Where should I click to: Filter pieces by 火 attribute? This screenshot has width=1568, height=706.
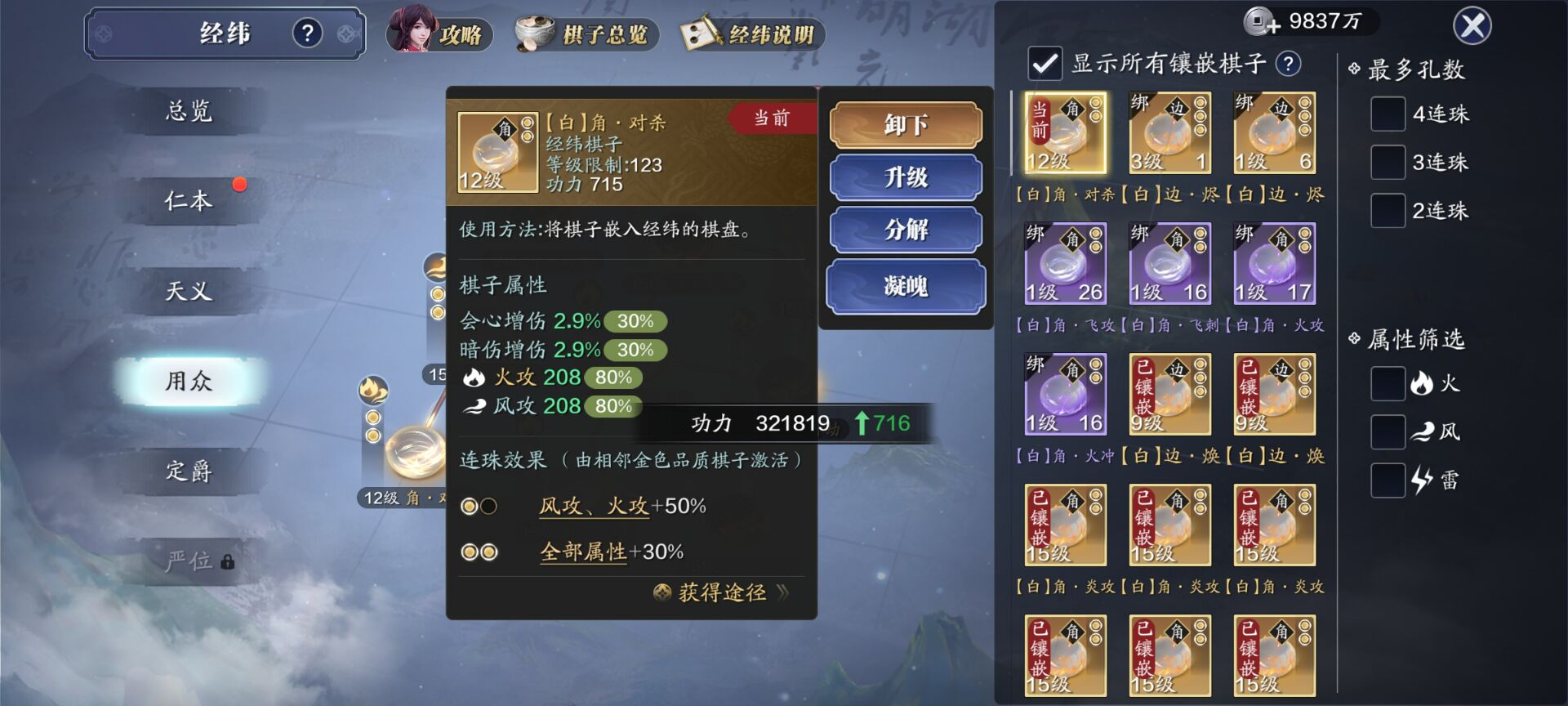click(x=1388, y=383)
